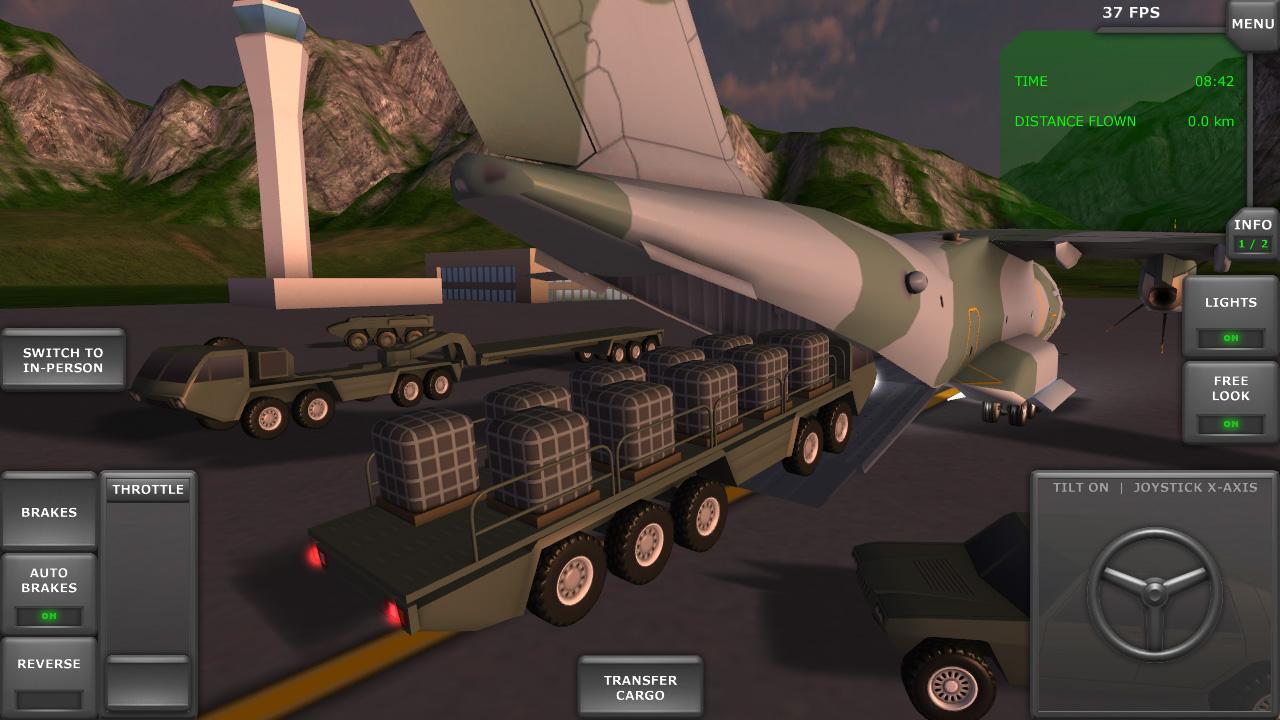Click the 37 FPS counter

tap(1131, 12)
